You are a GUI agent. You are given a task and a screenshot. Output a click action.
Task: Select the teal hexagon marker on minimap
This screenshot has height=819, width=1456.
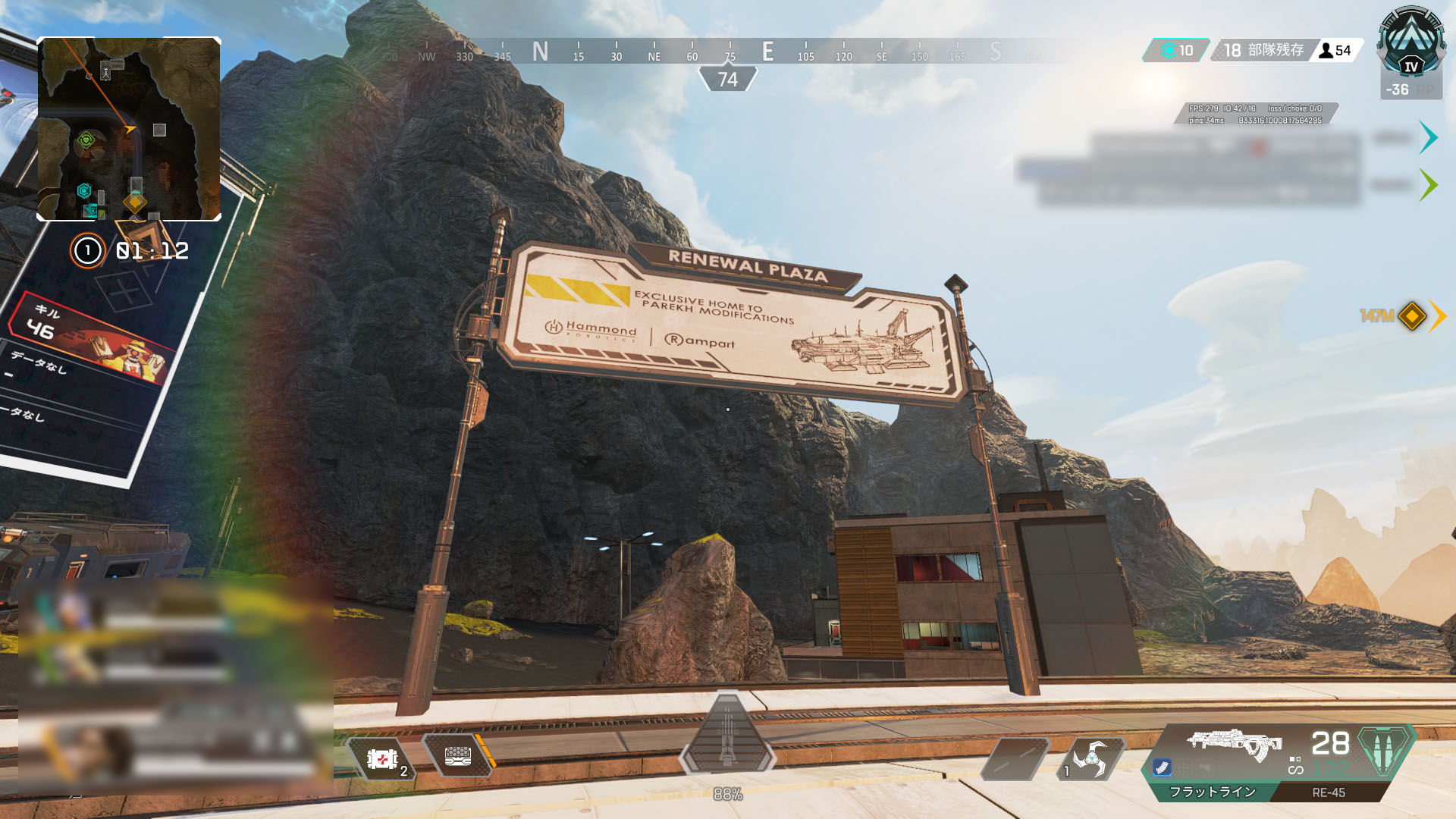tap(84, 191)
